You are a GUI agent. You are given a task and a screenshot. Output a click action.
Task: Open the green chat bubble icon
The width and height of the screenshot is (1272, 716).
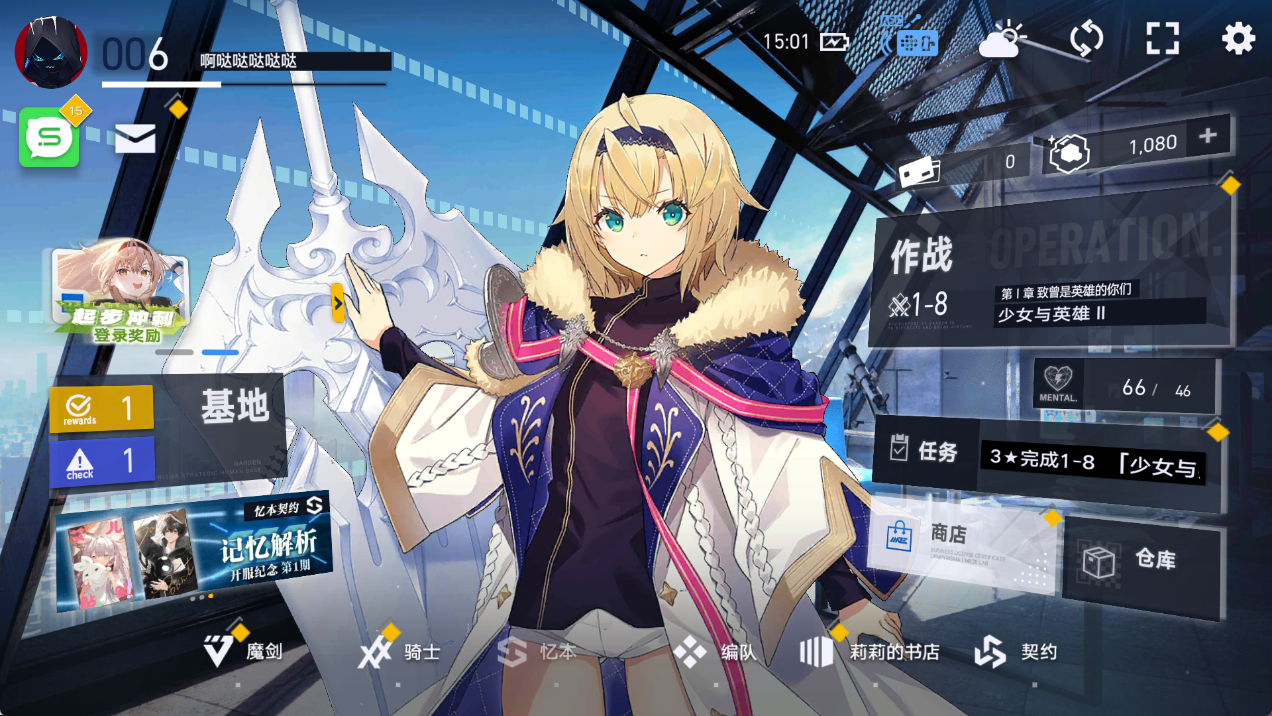tap(49, 138)
